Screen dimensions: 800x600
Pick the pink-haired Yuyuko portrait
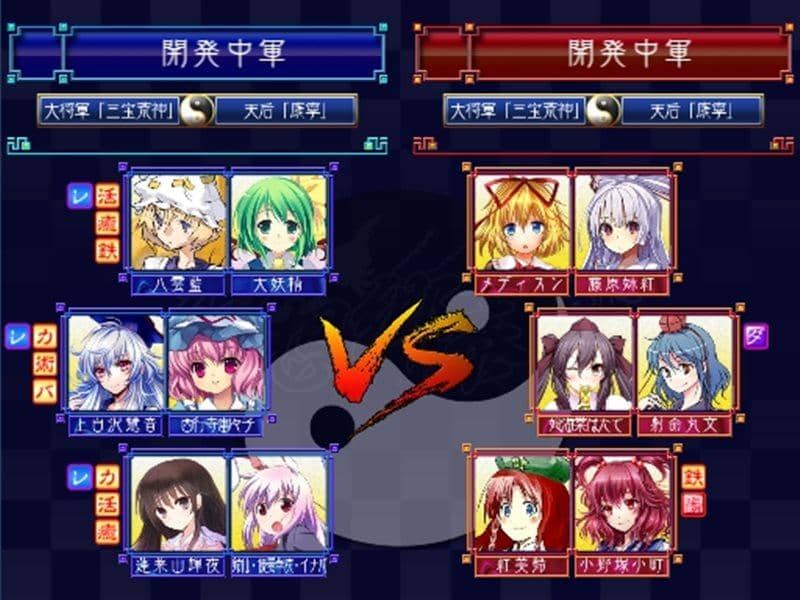pyautogui.click(x=215, y=362)
